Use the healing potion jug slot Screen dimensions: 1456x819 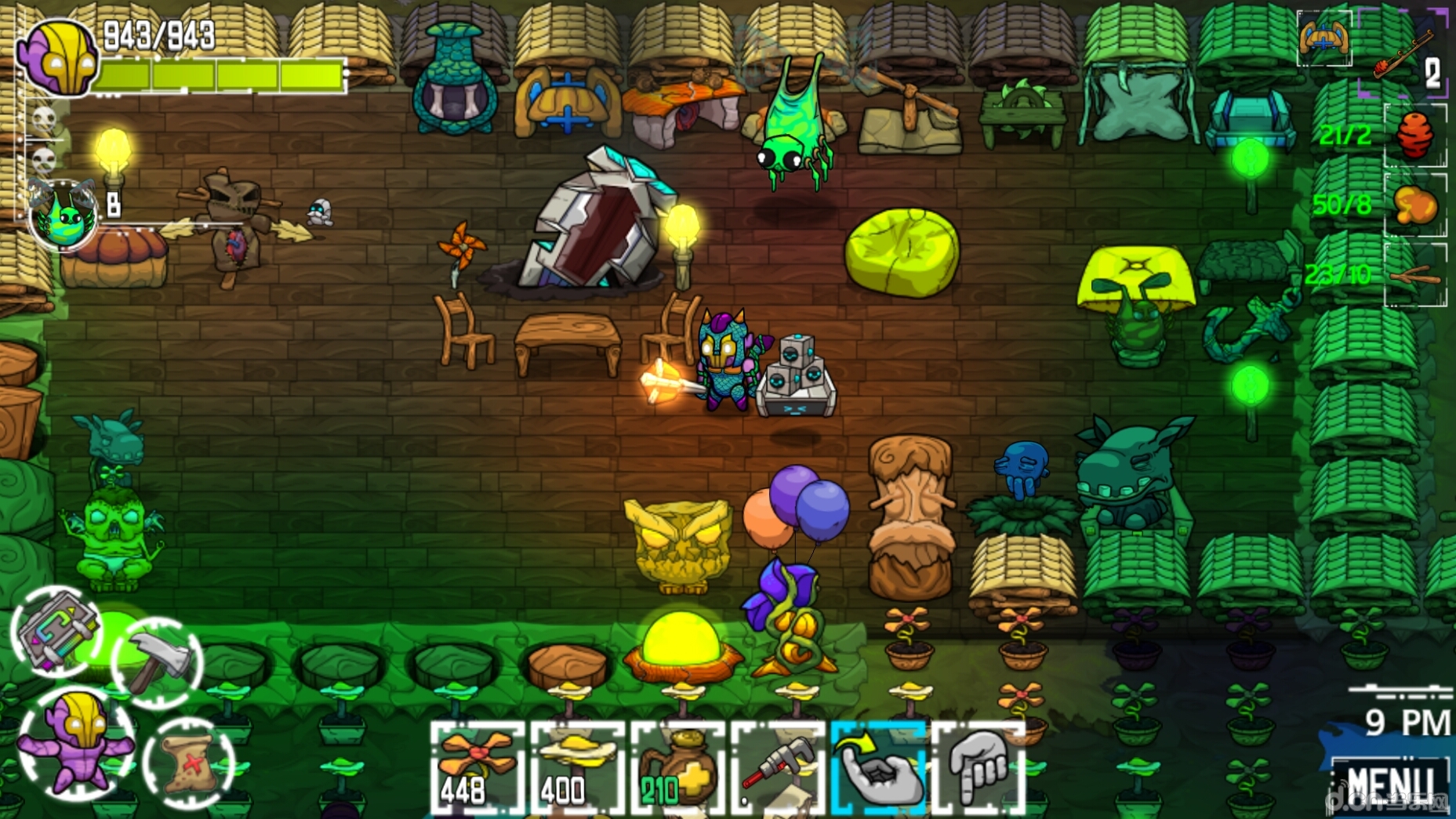(677, 769)
